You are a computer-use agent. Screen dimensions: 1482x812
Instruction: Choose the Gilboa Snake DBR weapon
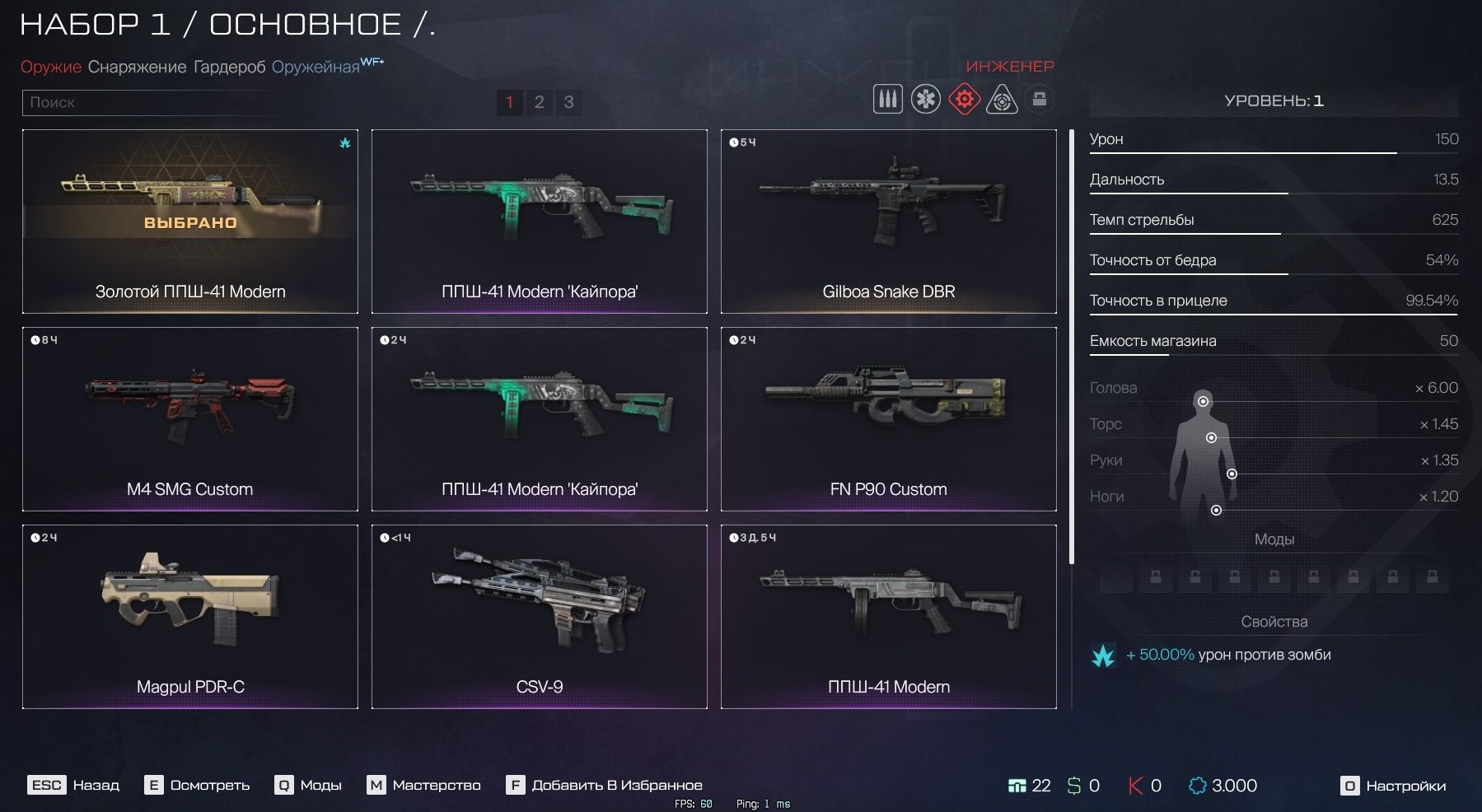point(888,221)
